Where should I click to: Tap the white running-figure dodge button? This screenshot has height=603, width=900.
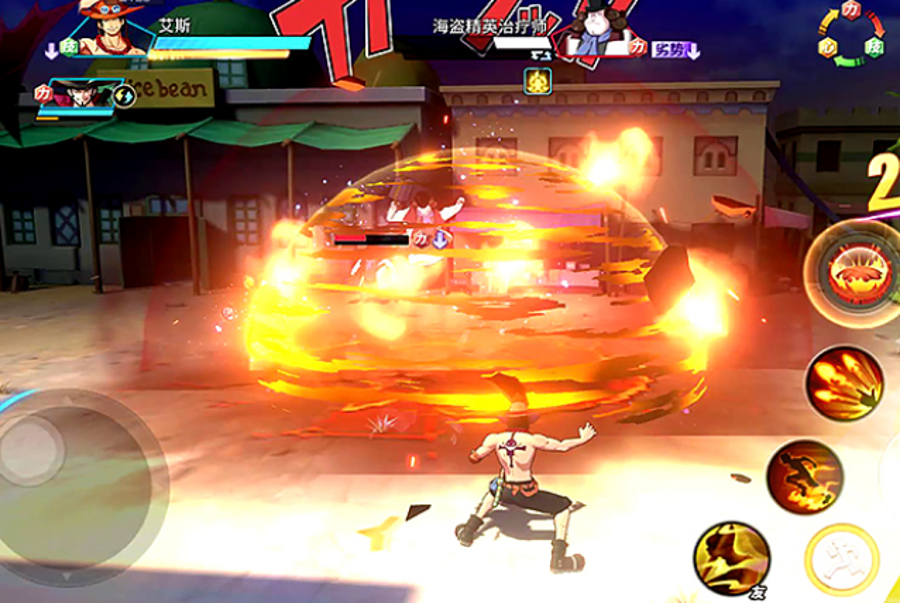coord(843,560)
